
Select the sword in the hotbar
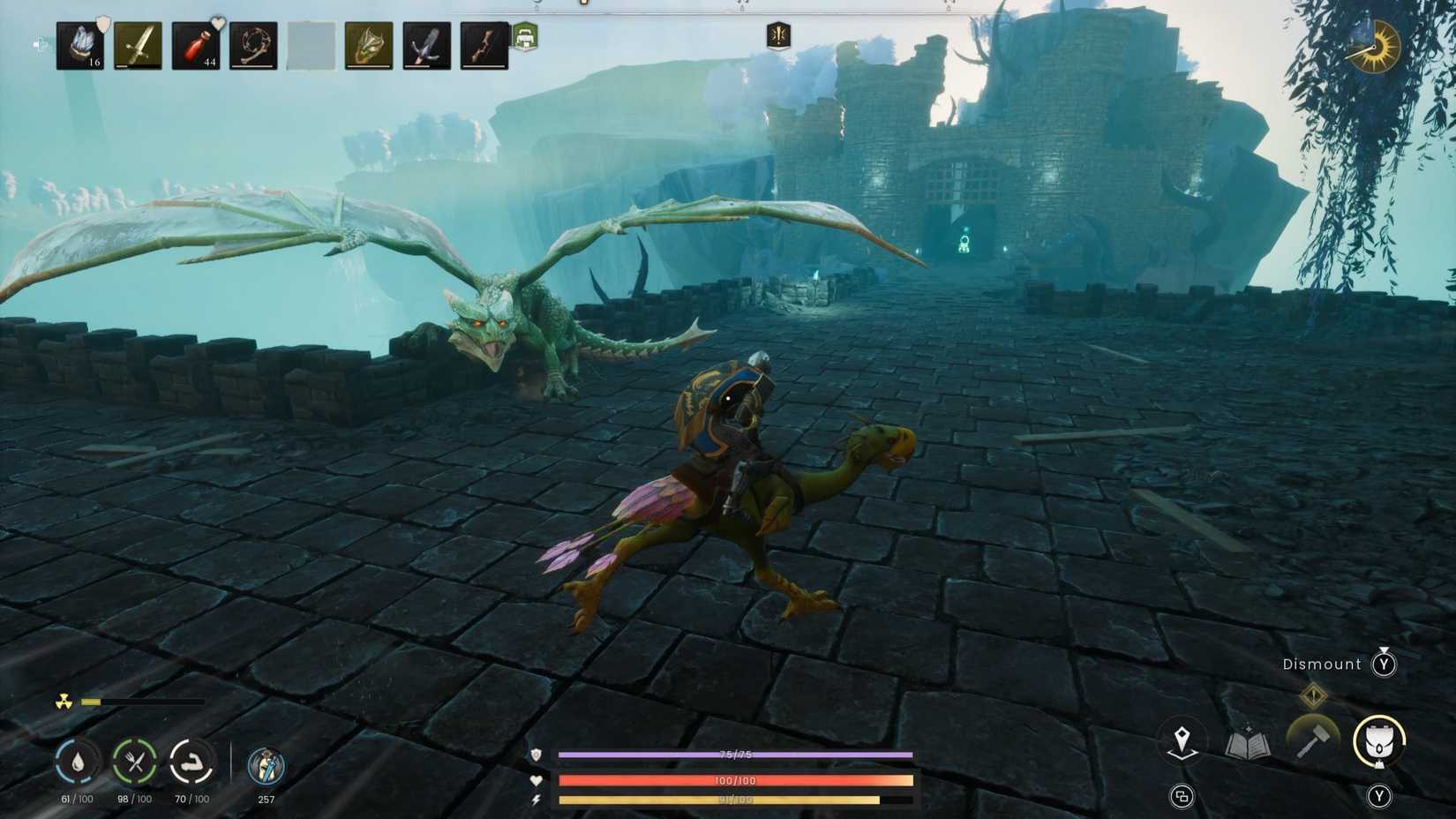click(x=138, y=43)
